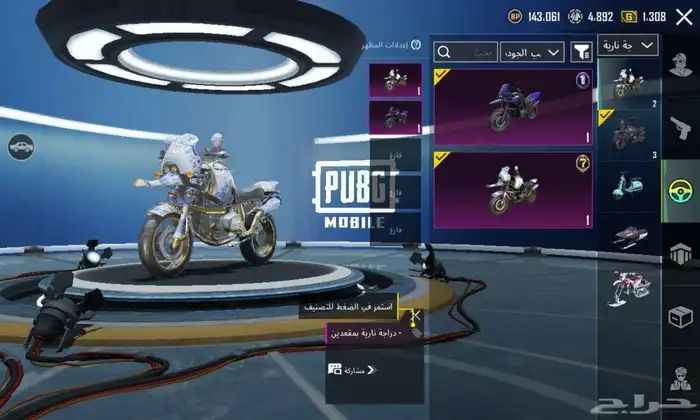Choose the snowmobile vehicle category
Screen dimensions: 700x420
(x=628, y=236)
